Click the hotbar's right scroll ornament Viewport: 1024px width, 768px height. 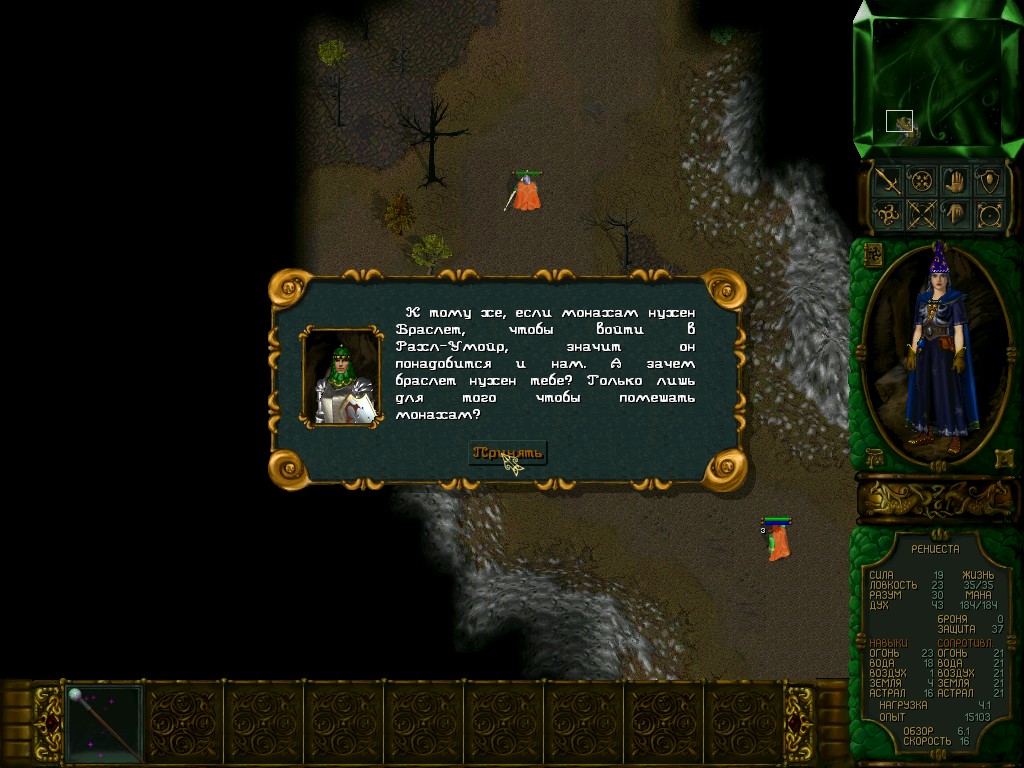(x=800, y=723)
